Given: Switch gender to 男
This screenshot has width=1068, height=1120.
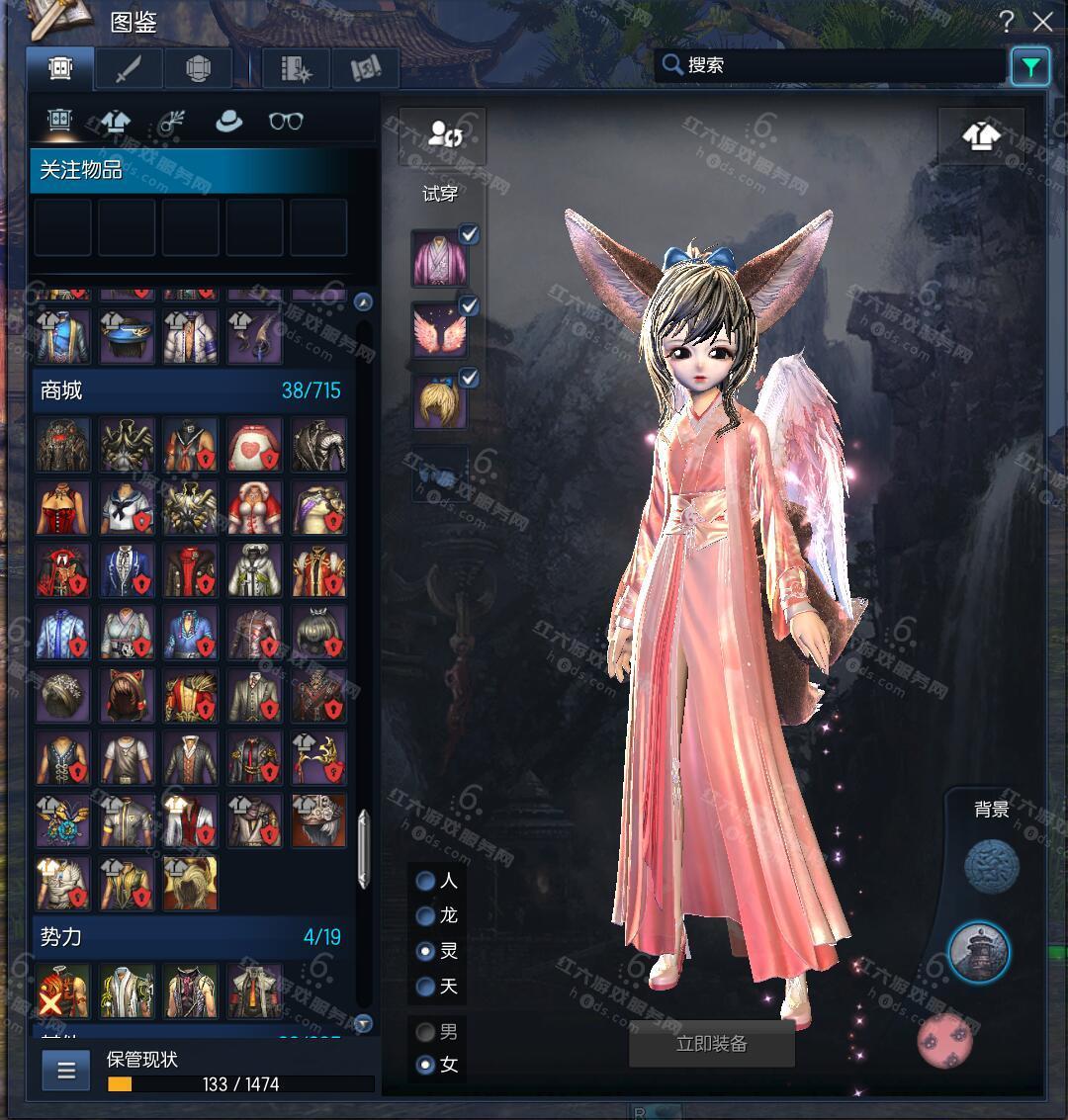Looking at the screenshot, I should coord(426,1032).
